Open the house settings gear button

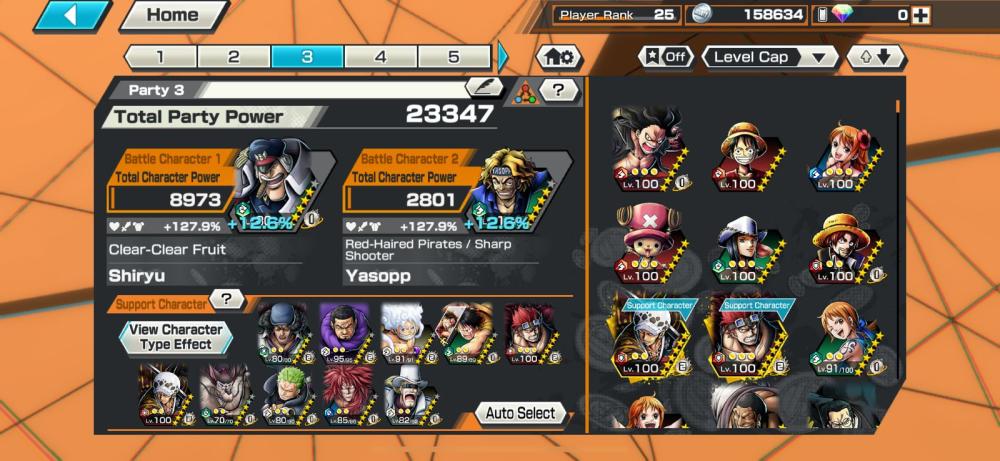[560, 57]
